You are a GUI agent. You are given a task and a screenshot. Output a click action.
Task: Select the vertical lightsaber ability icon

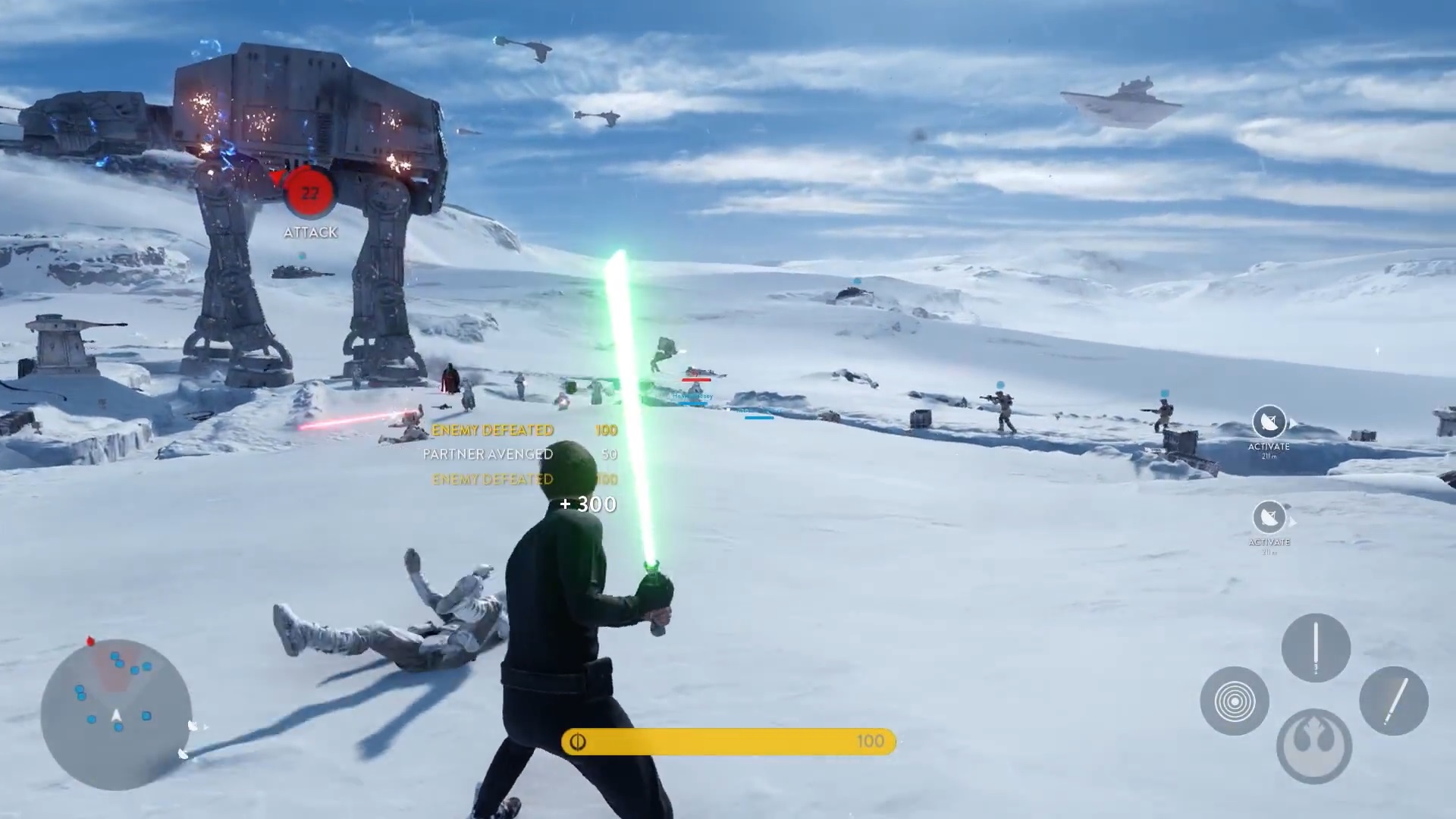pos(1316,648)
